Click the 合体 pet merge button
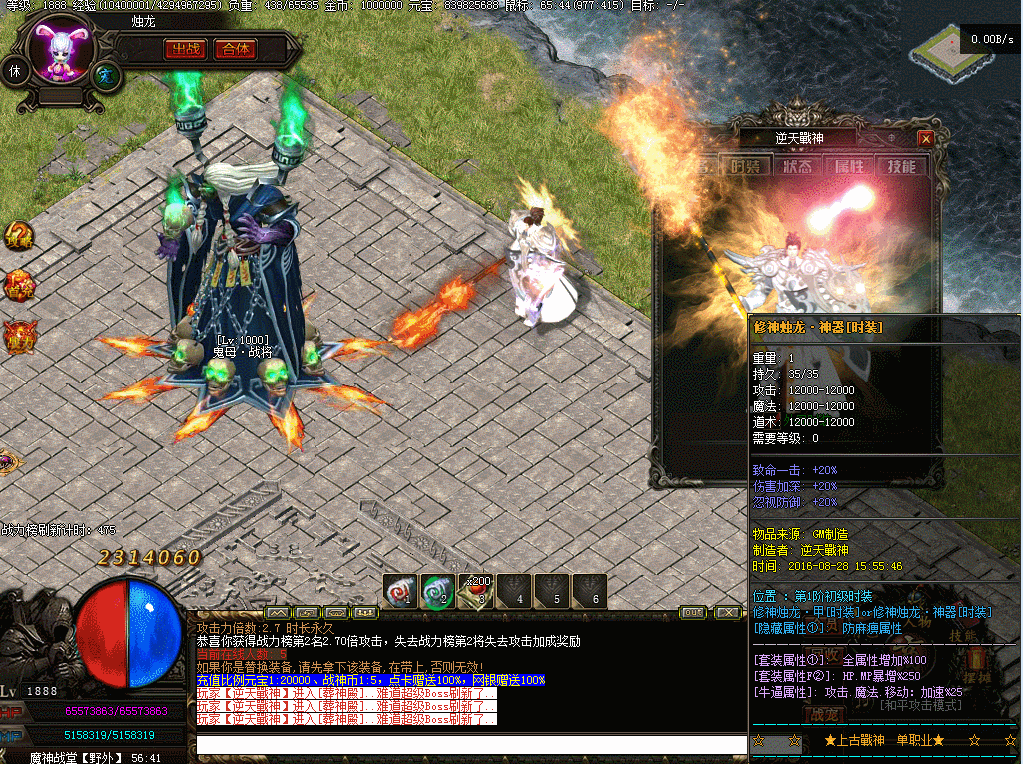 [236, 49]
